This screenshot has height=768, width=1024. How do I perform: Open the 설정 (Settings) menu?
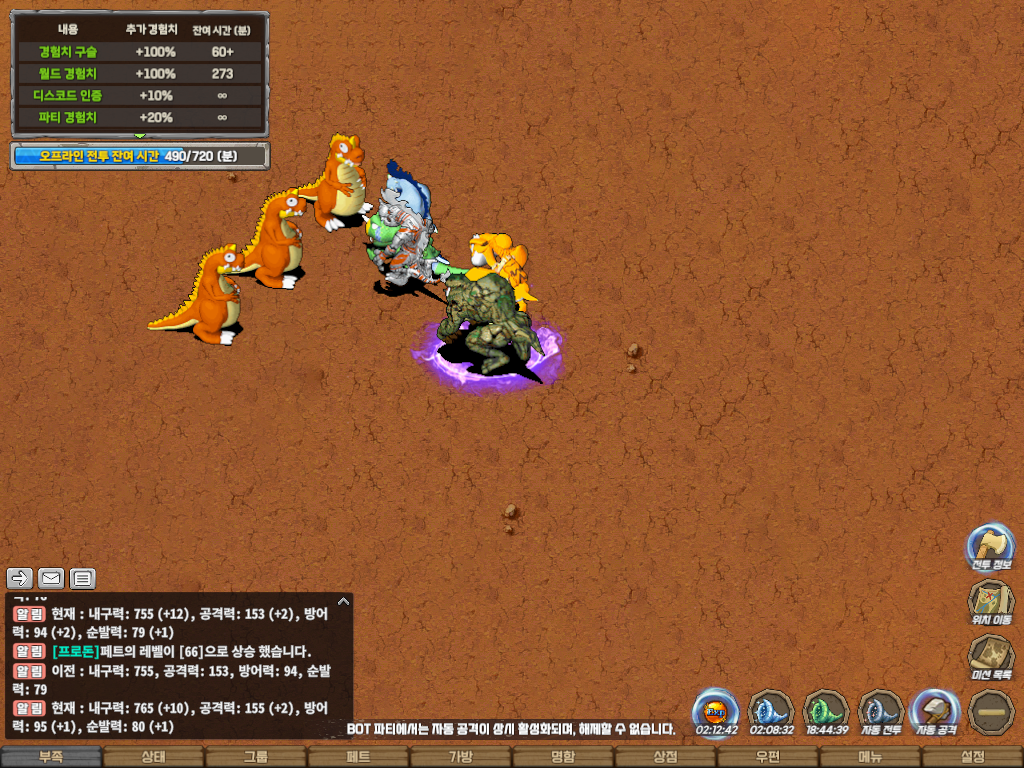point(972,757)
